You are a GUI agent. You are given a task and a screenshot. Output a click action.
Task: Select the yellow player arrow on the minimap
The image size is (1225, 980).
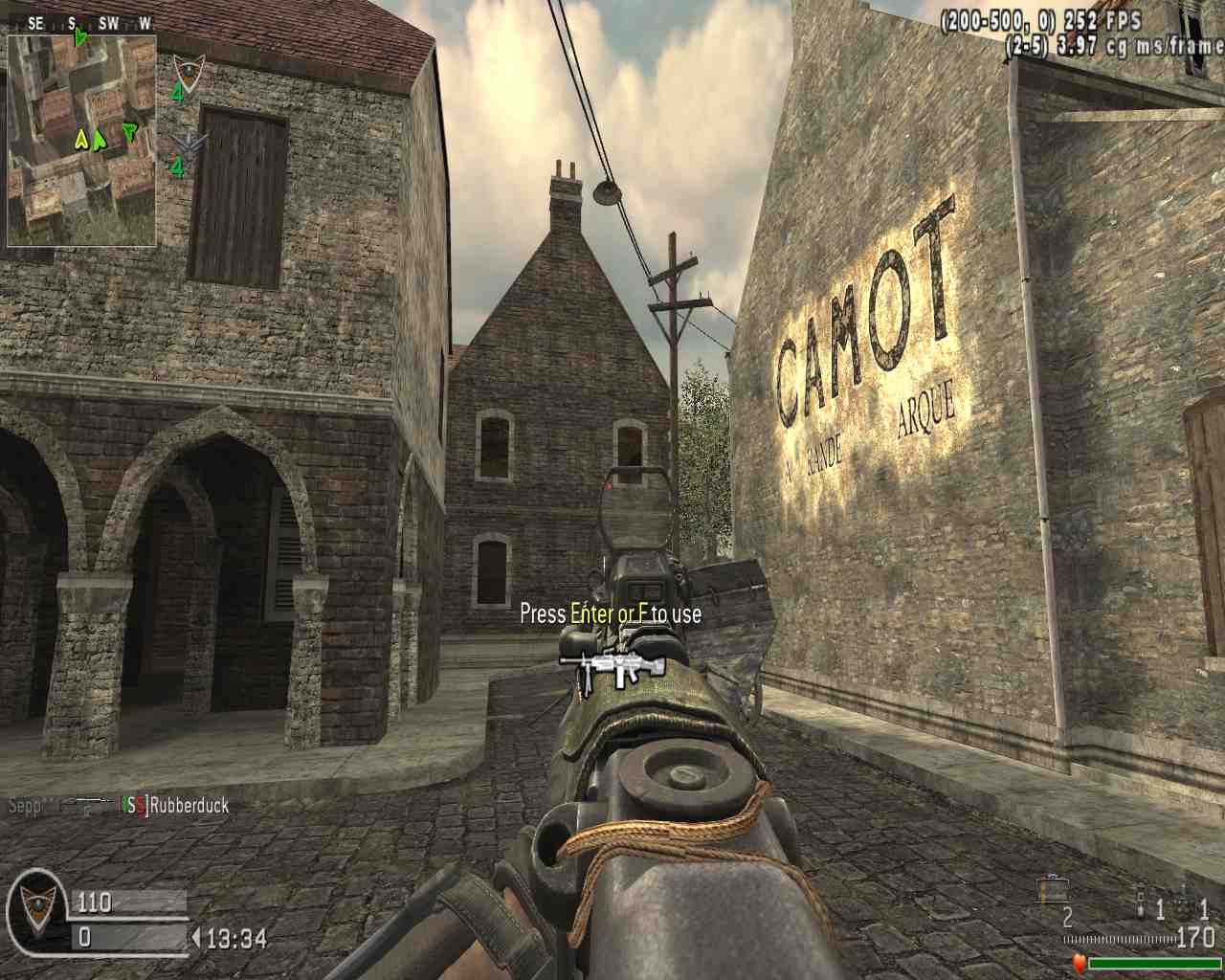pos(81,141)
